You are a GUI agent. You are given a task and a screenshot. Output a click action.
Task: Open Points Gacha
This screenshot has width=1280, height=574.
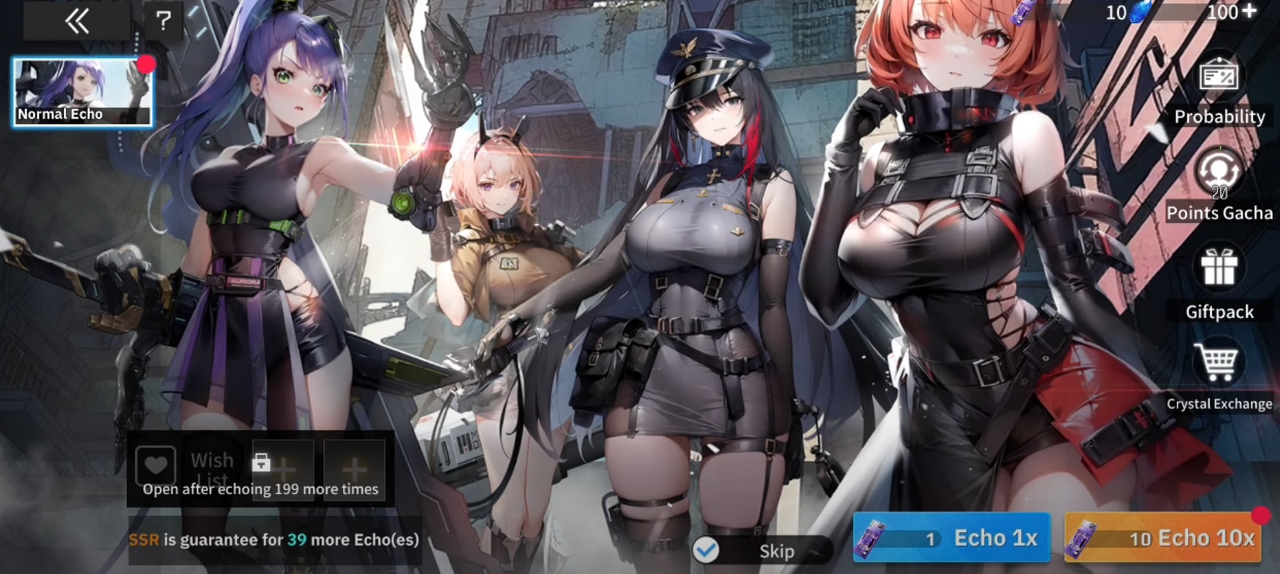1219,173
